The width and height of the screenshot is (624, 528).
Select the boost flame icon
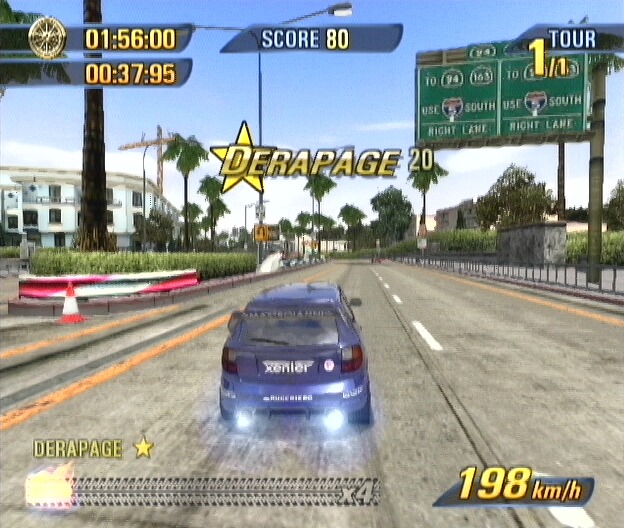click(x=50, y=487)
